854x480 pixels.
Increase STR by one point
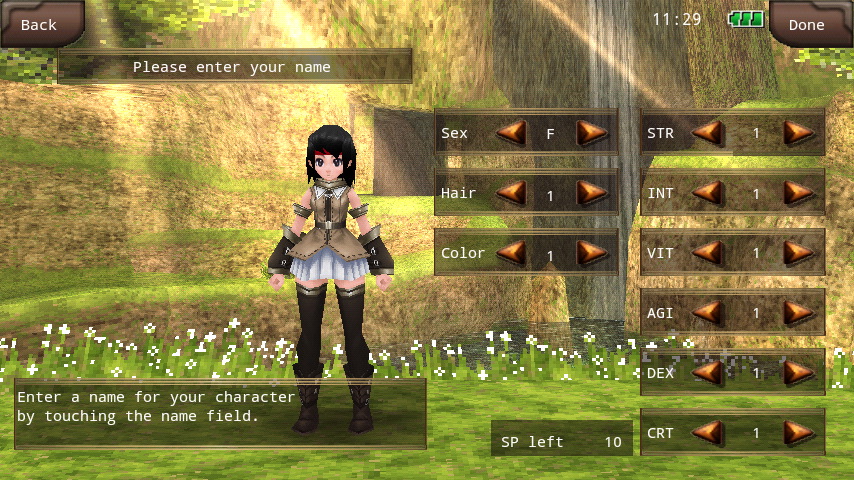coord(798,132)
